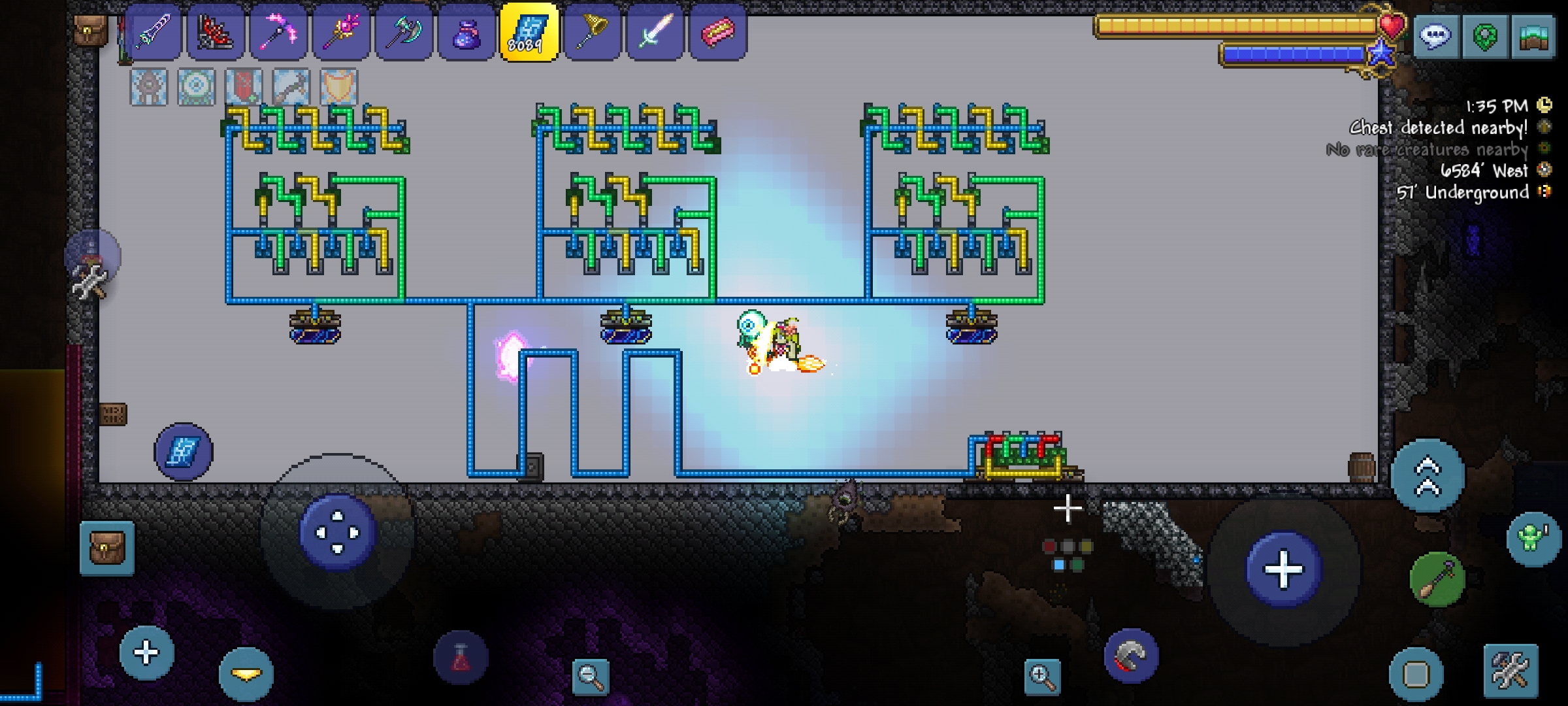Pick the purple void bag slot
This screenshot has height=706, width=1568.
466,32
